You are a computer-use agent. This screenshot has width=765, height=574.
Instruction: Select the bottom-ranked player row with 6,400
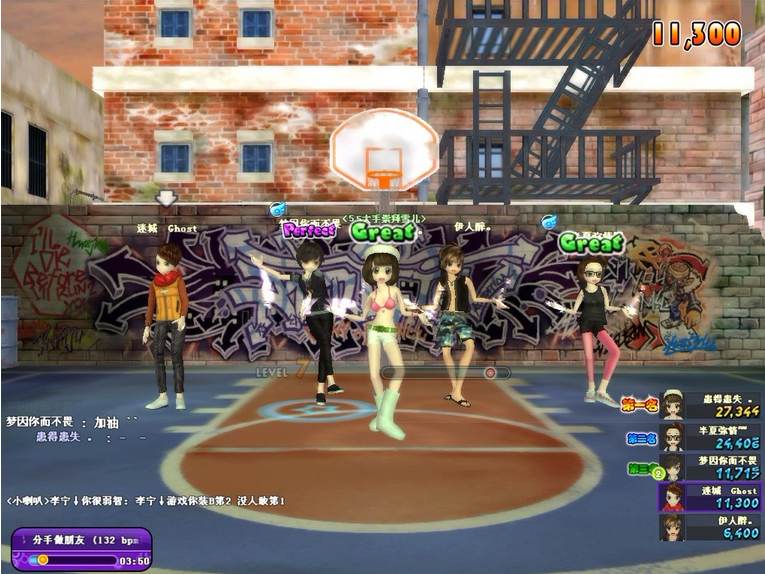click(x=710, y=527)
